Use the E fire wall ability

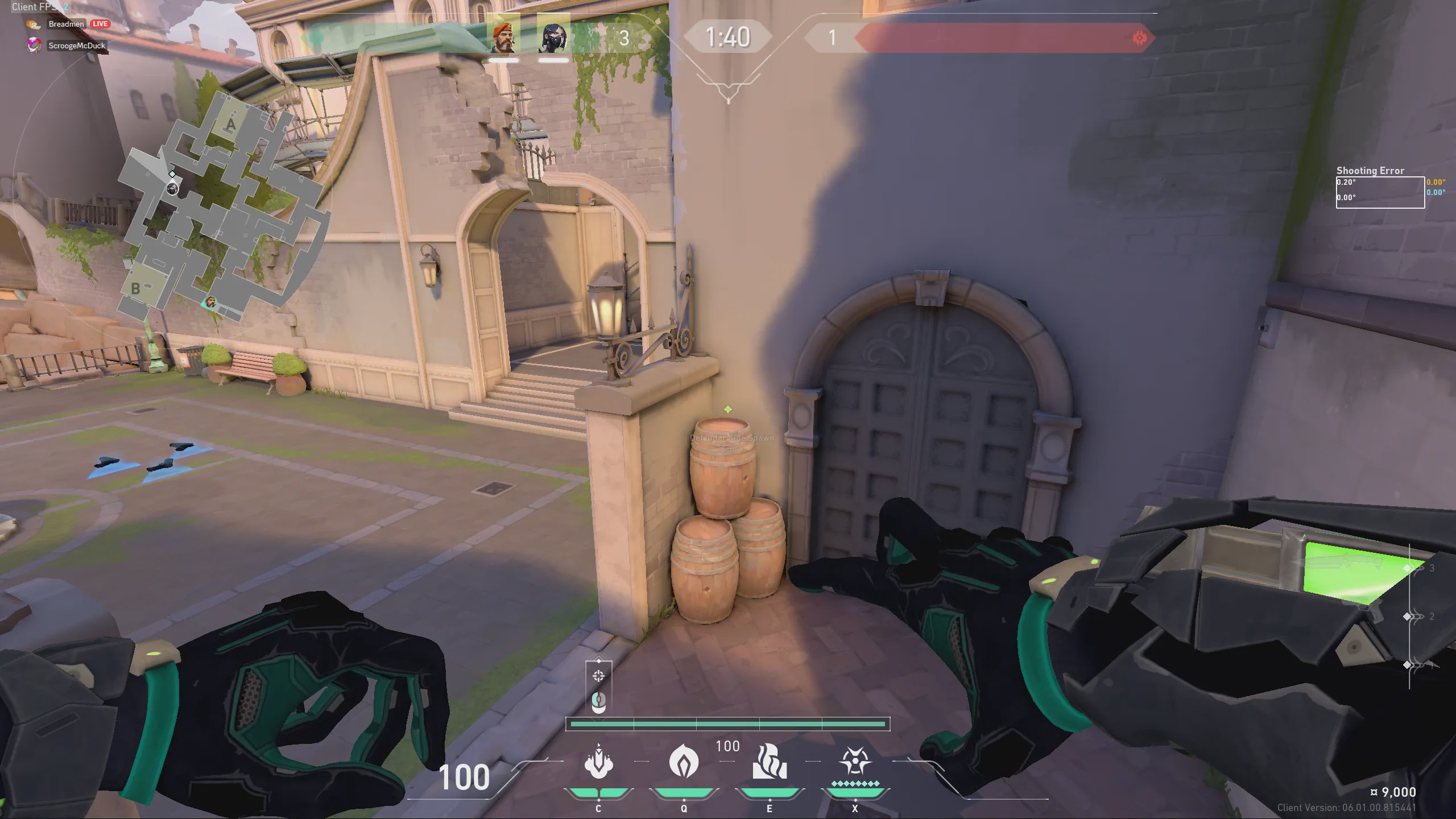[x=770, y=762]
